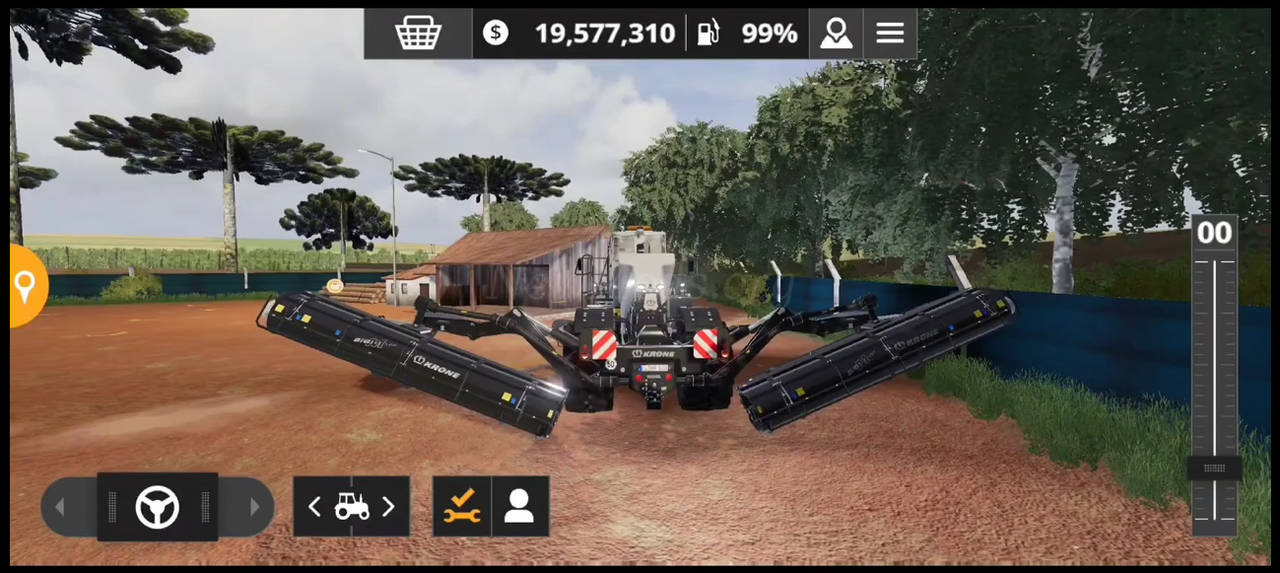Select the AI worker person button

point(519,506)
